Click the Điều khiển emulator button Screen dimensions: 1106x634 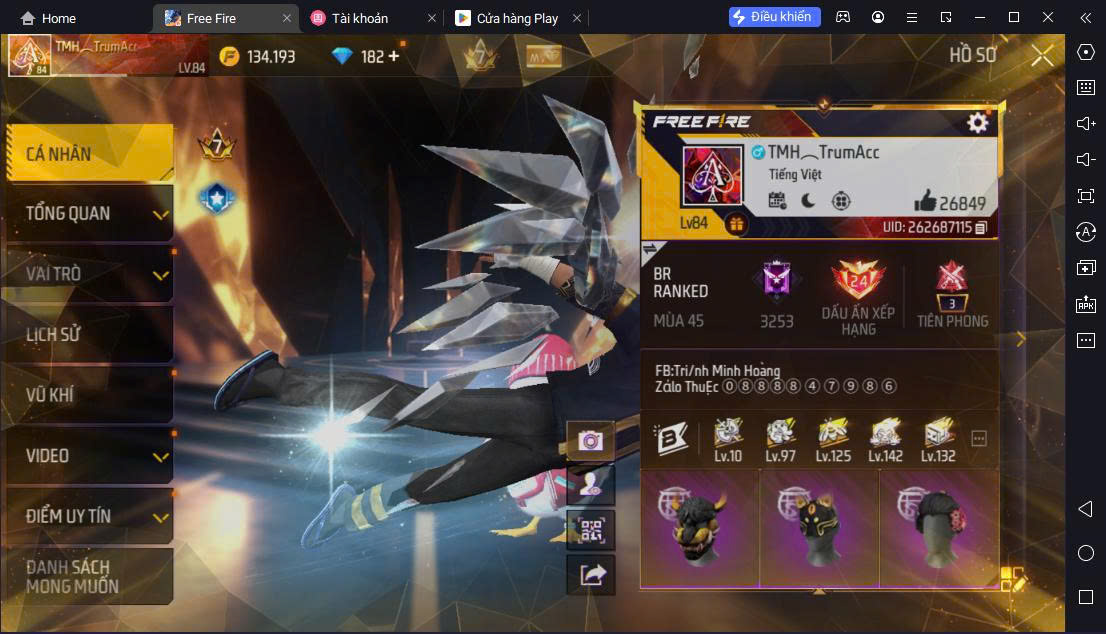pyautogui.click(x=775, y=17)
